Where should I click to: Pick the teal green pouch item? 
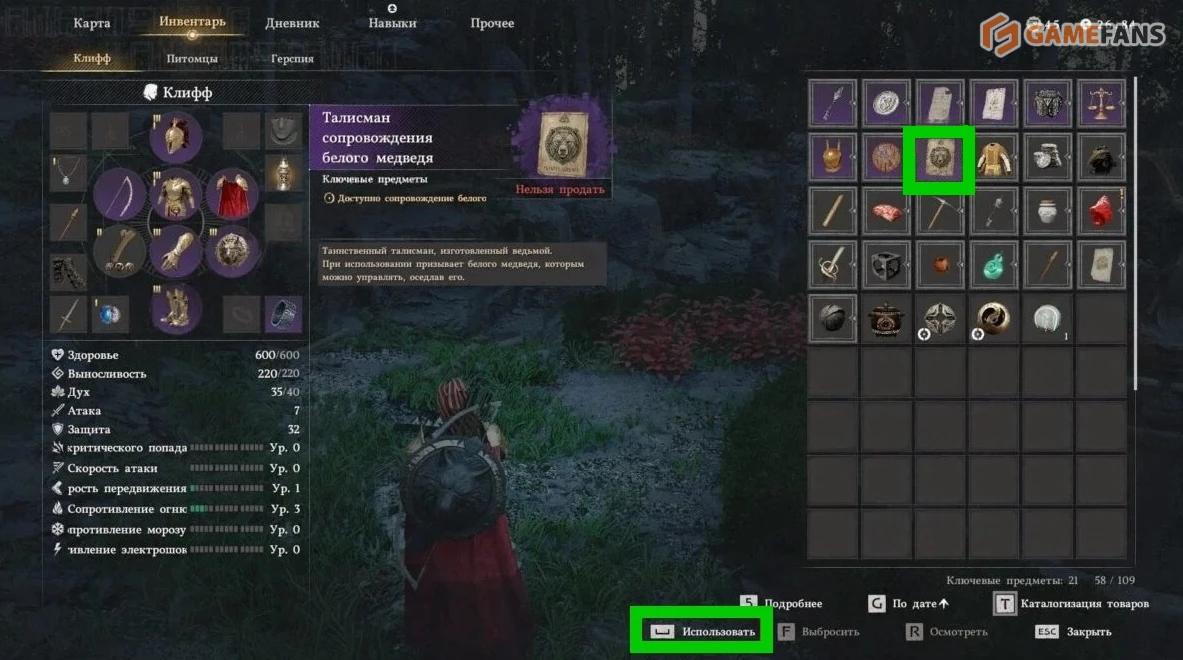(993, 265)
